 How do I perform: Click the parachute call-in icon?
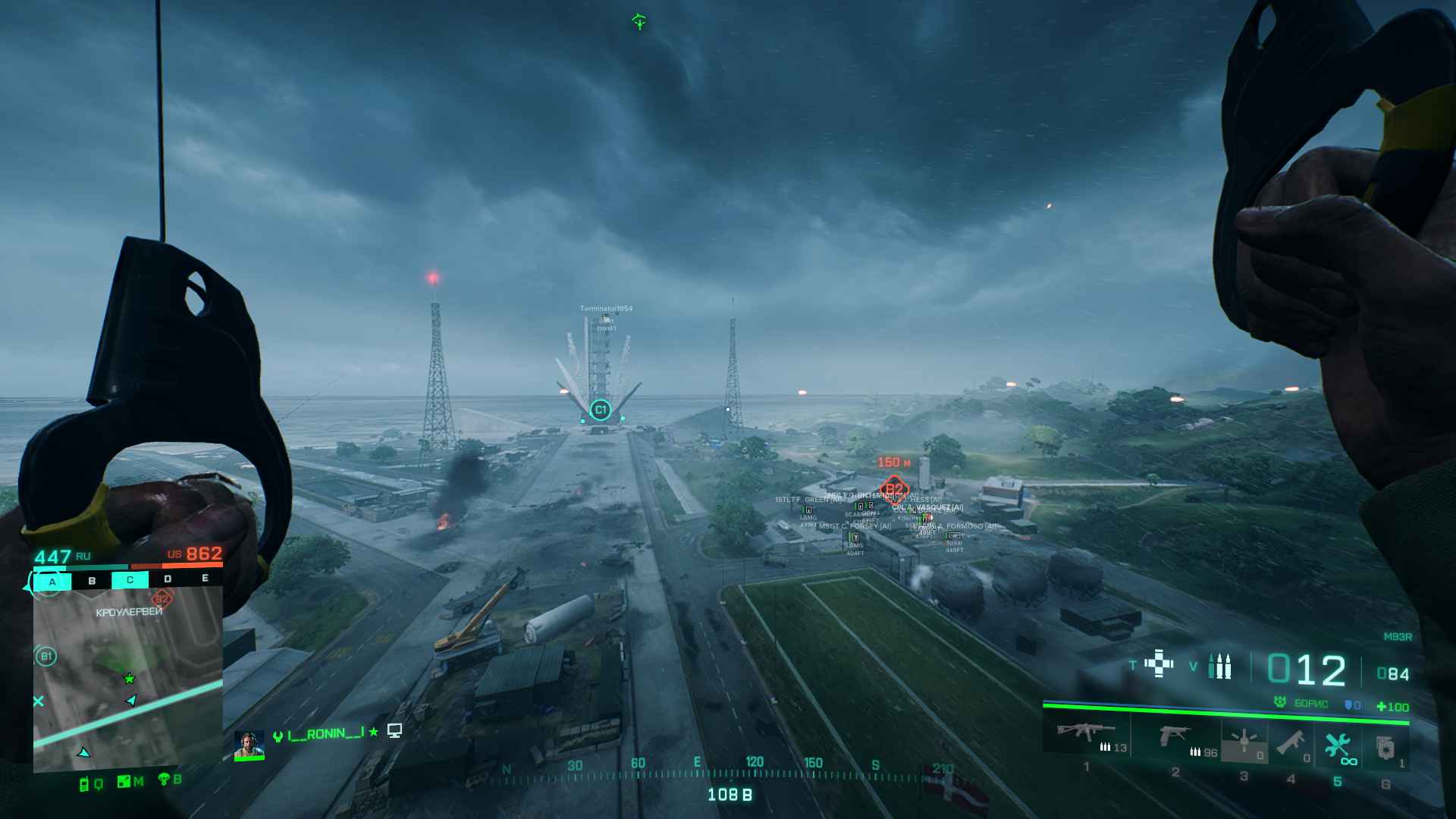pyautogui.click(x=162, y=779)
